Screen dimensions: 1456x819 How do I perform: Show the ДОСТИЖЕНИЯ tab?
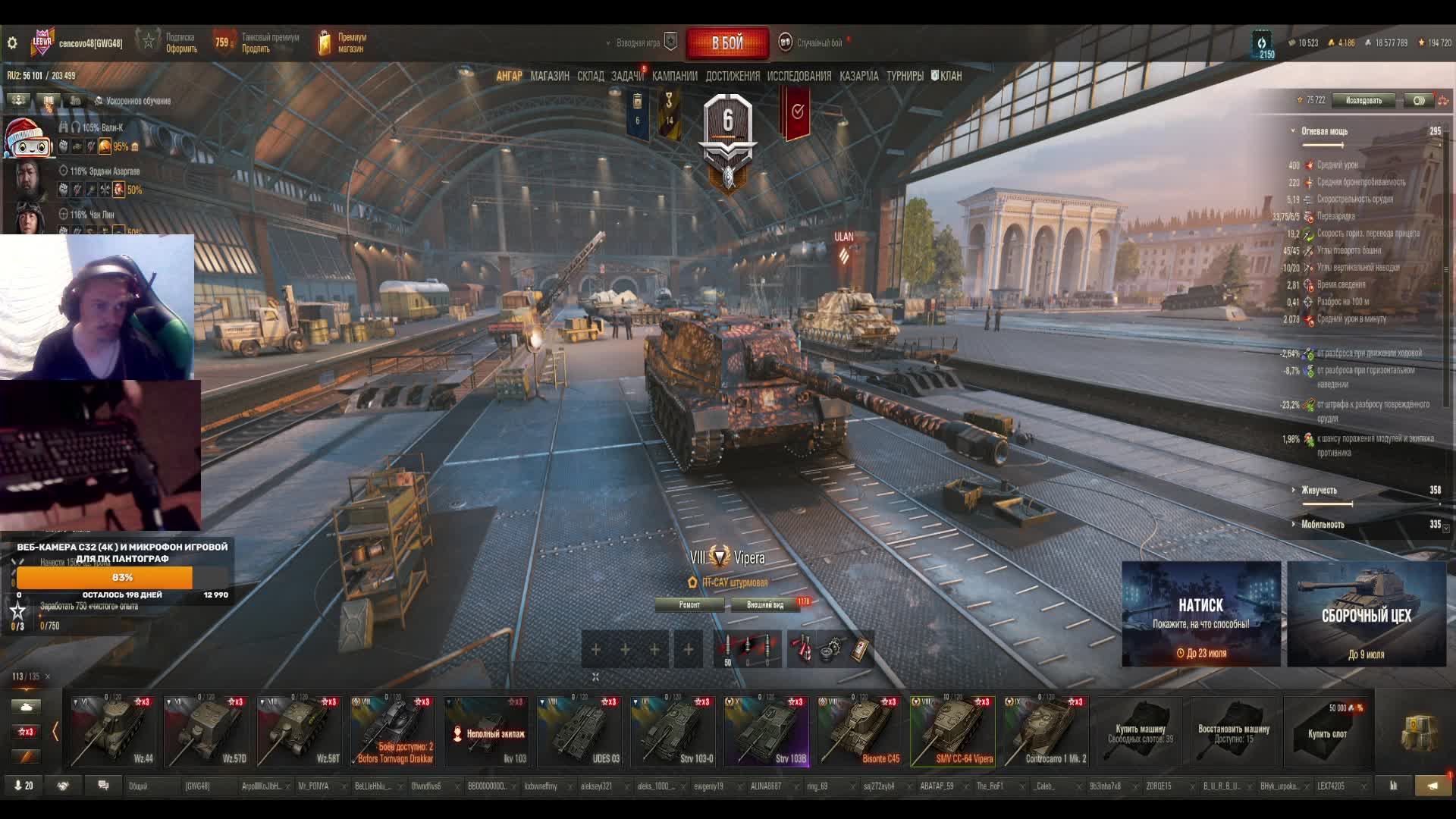tap(732, 76)
